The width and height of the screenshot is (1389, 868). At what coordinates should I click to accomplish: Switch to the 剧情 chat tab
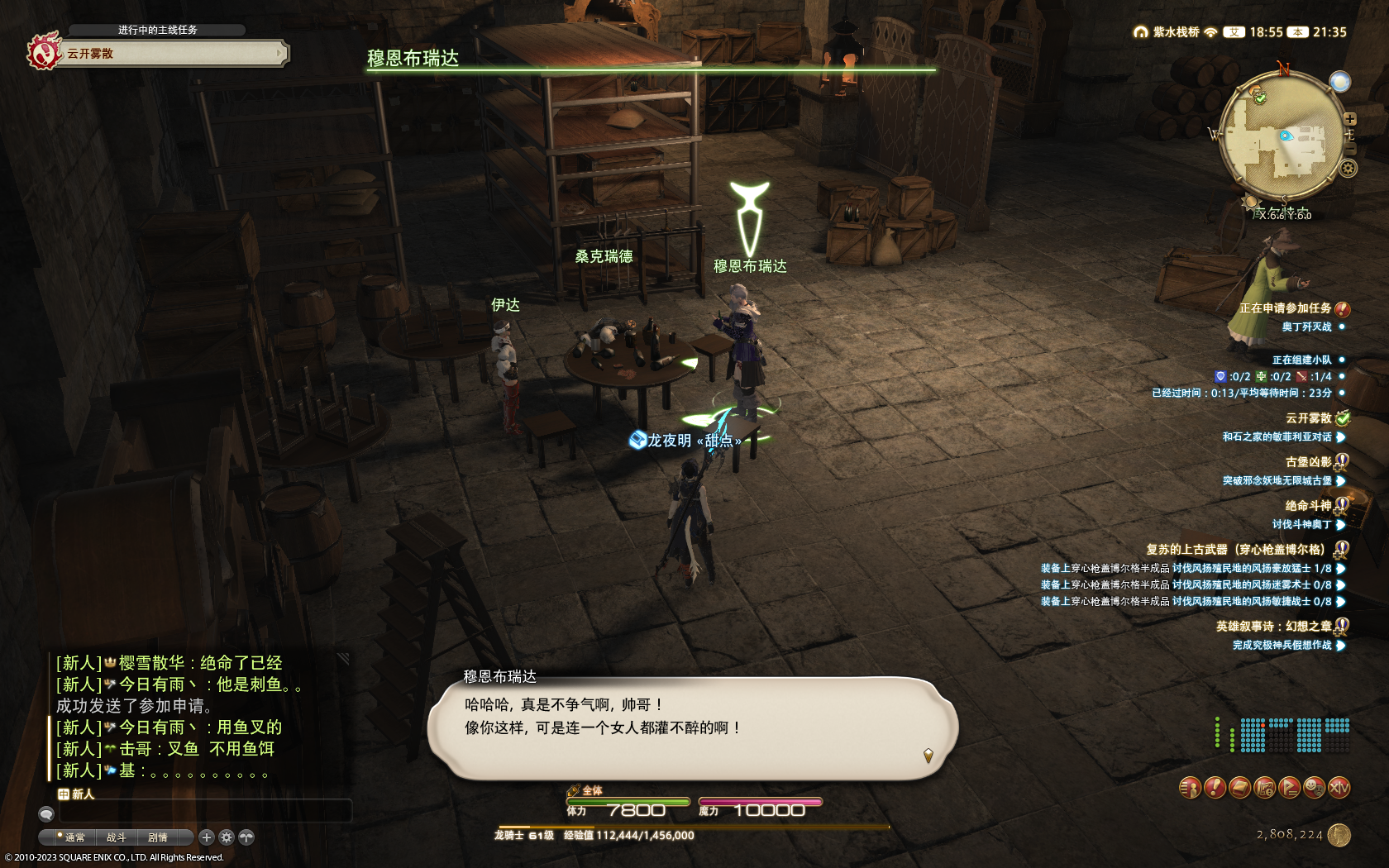click(x=157, y=837)
